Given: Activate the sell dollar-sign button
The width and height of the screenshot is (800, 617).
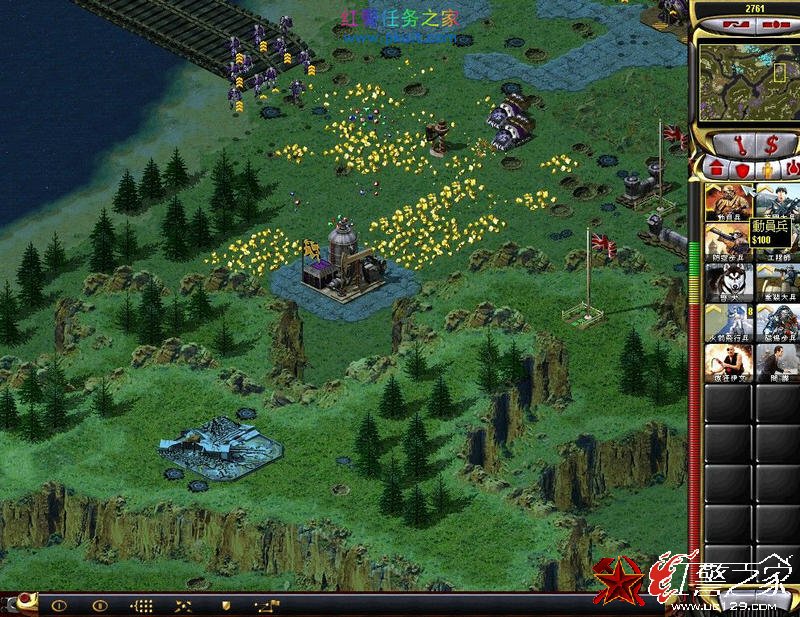Looking at the screenshot, I should pos(771,144).
